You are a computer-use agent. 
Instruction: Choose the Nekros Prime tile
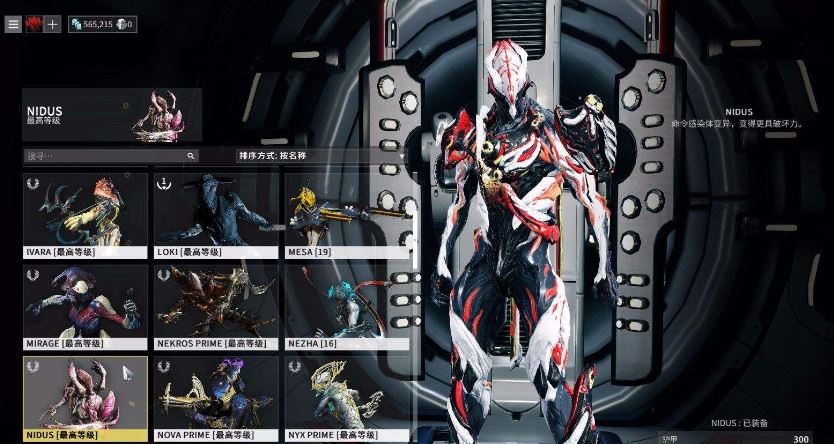coord(215,307)
